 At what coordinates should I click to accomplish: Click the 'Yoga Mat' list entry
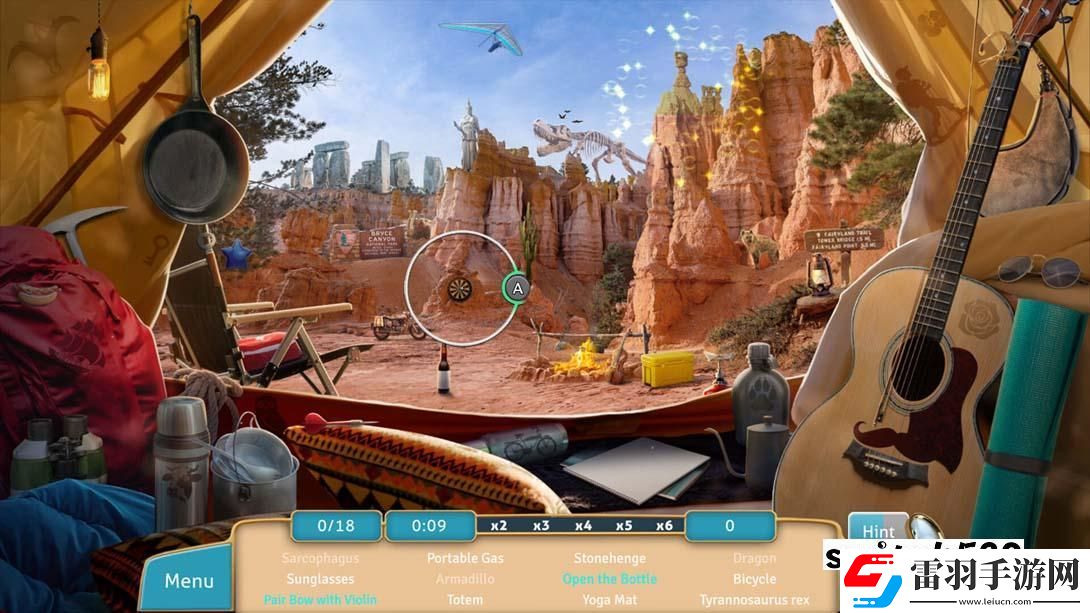pyautogui.click(x=610, y=600)
